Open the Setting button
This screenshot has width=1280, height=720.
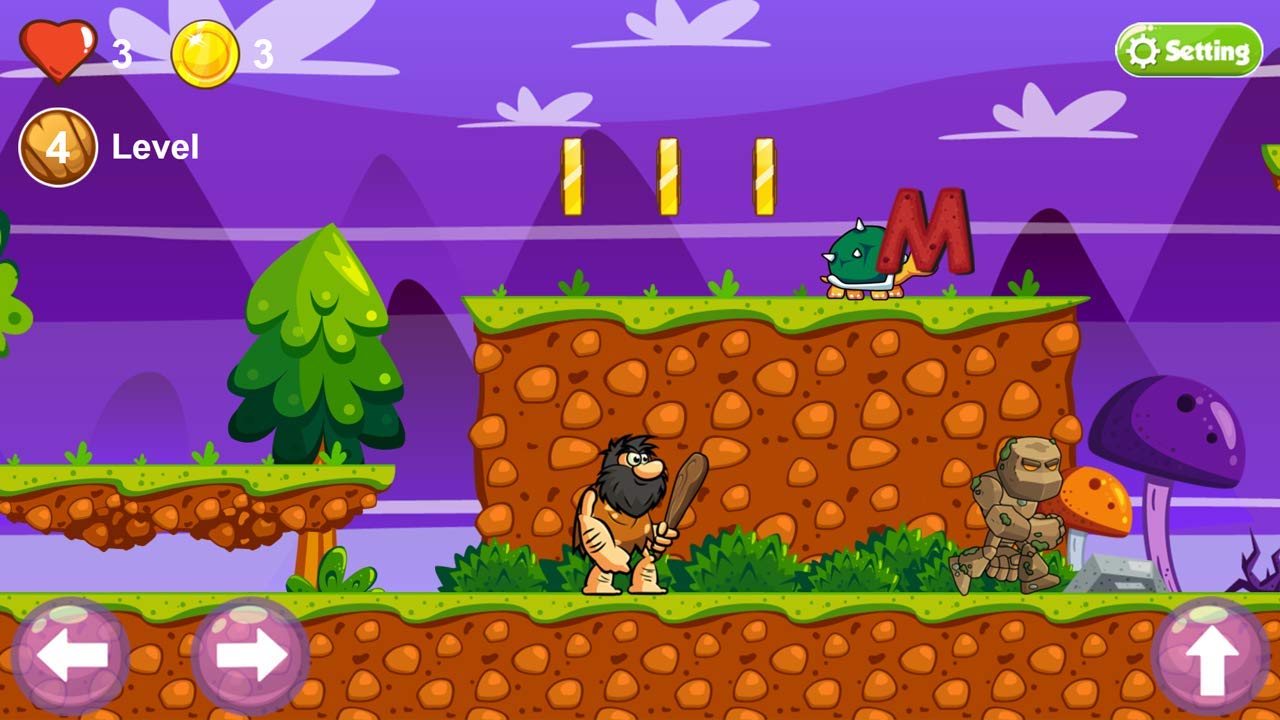click(1188, 48)
